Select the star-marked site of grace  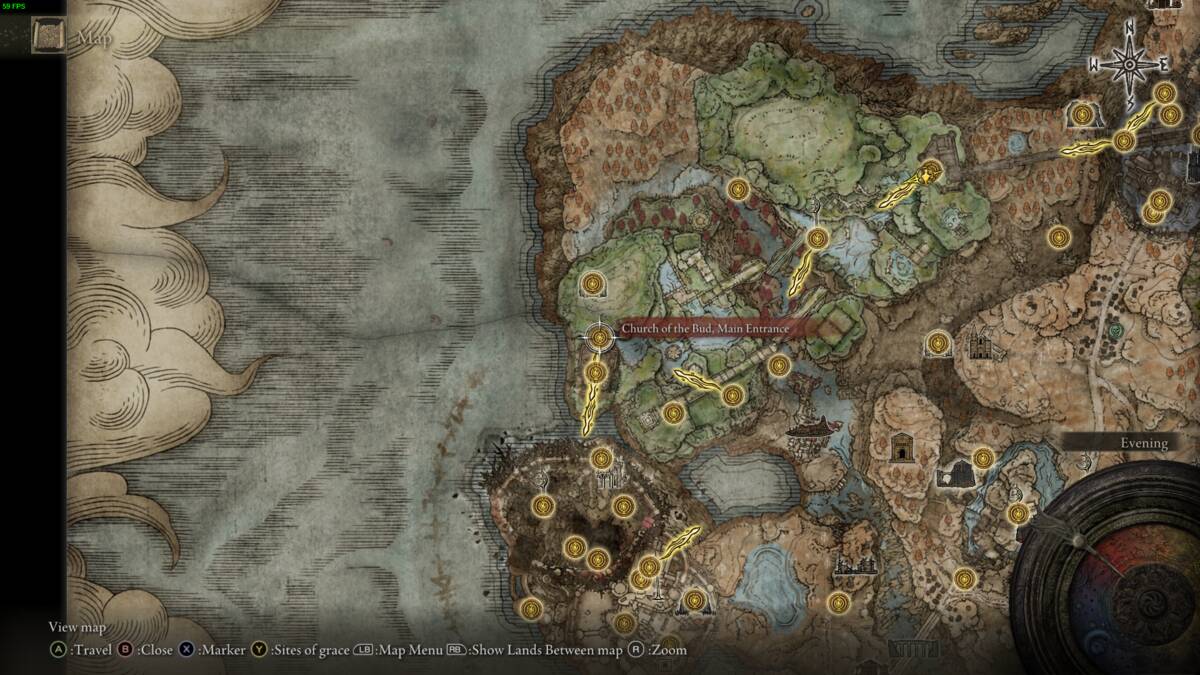tap(932, 172)
